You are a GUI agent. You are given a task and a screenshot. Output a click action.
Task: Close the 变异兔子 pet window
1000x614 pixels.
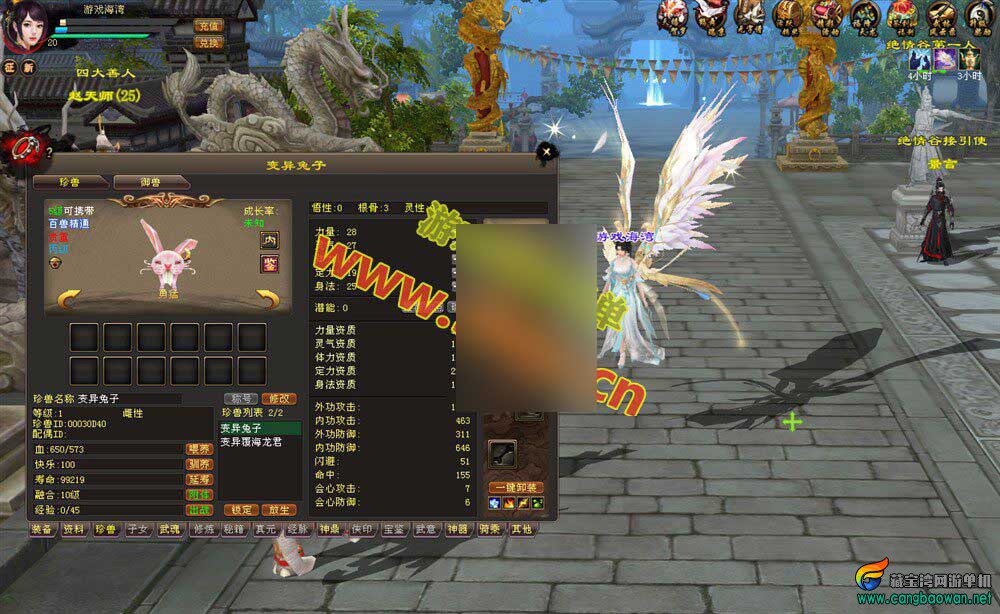[x=546, y=152]
